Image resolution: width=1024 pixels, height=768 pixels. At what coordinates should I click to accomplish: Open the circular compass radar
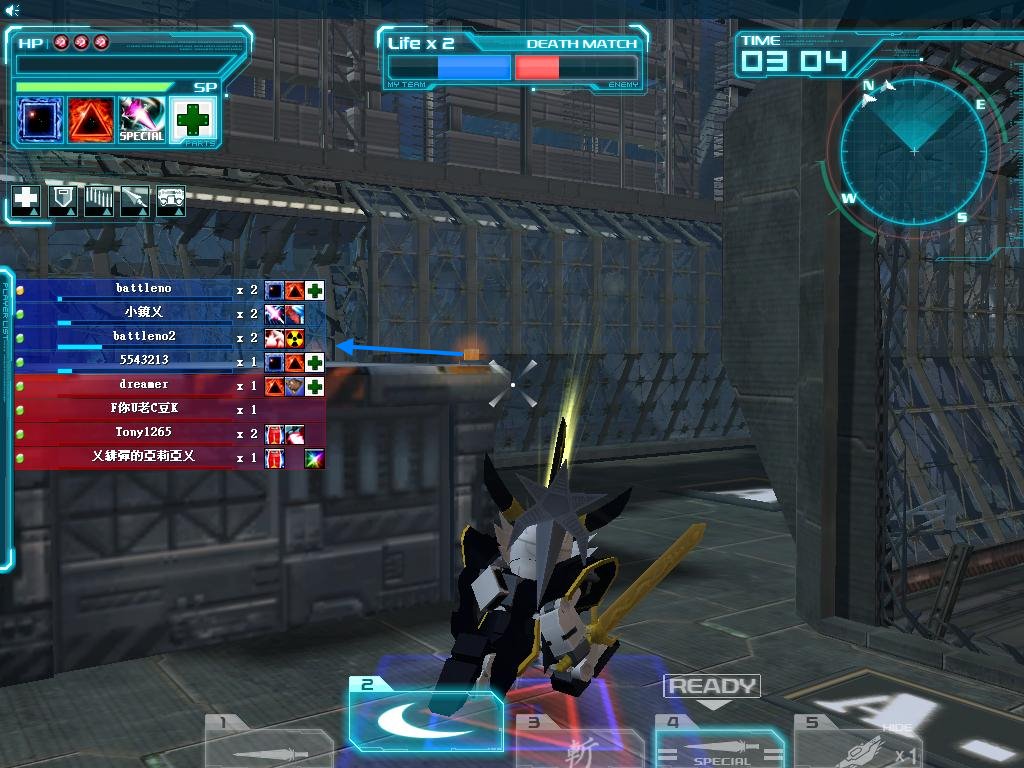[x=914, y=151]
